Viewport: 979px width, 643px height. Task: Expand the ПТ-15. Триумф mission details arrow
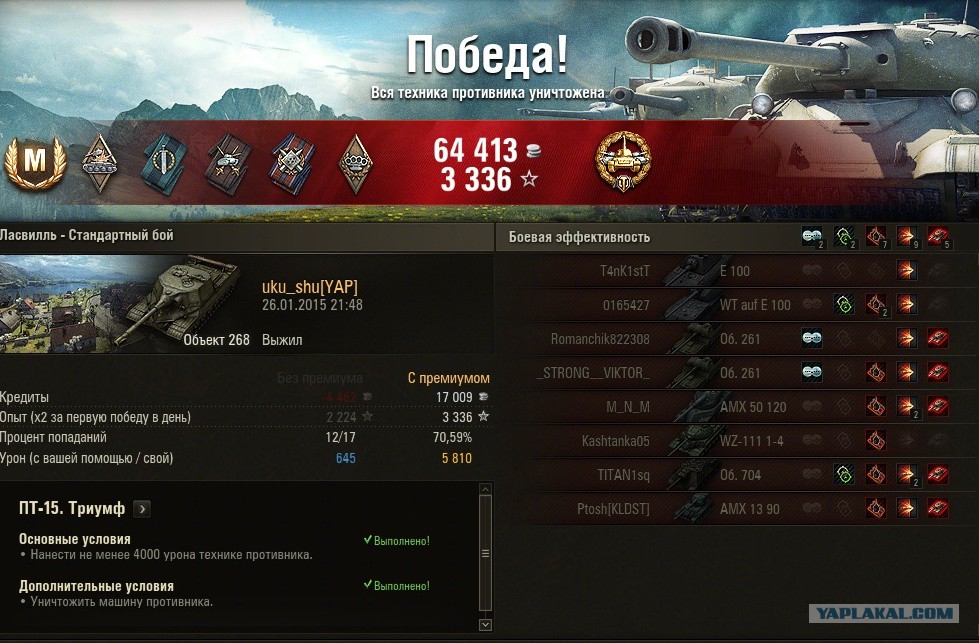(142, 509)
